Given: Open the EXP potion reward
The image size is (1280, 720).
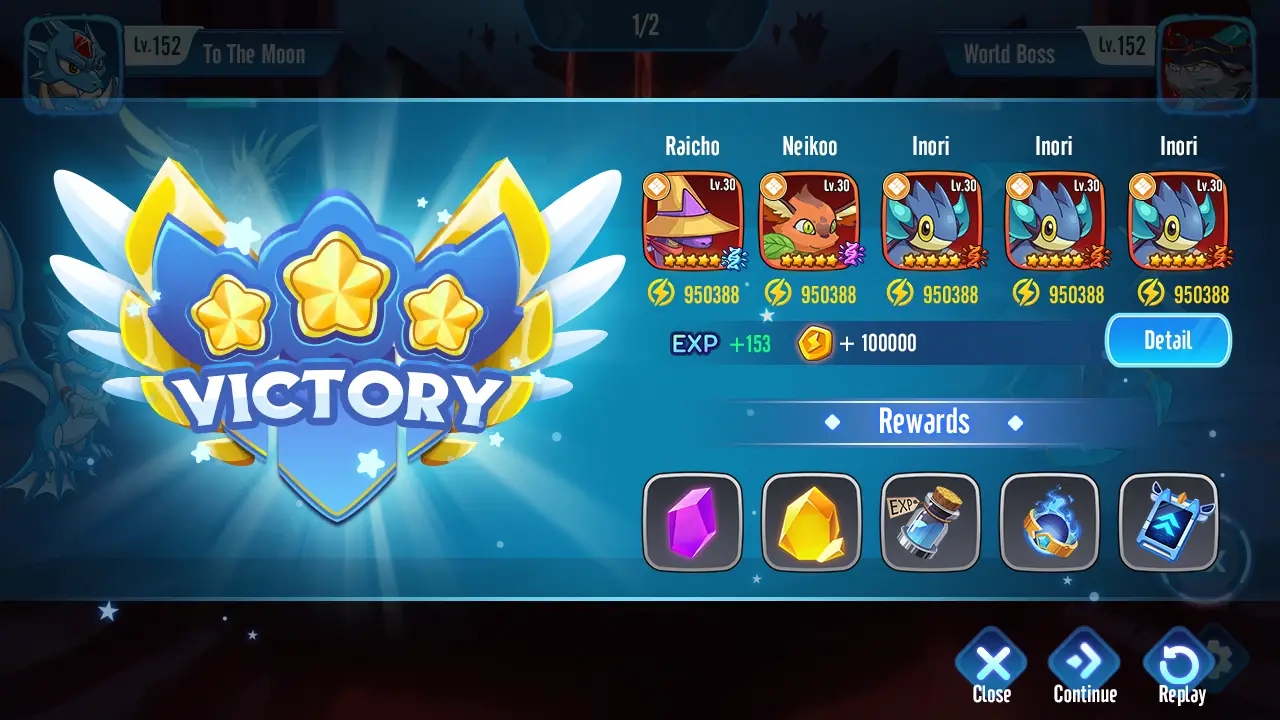Looking at the screenshot, I should coord(931,522).
